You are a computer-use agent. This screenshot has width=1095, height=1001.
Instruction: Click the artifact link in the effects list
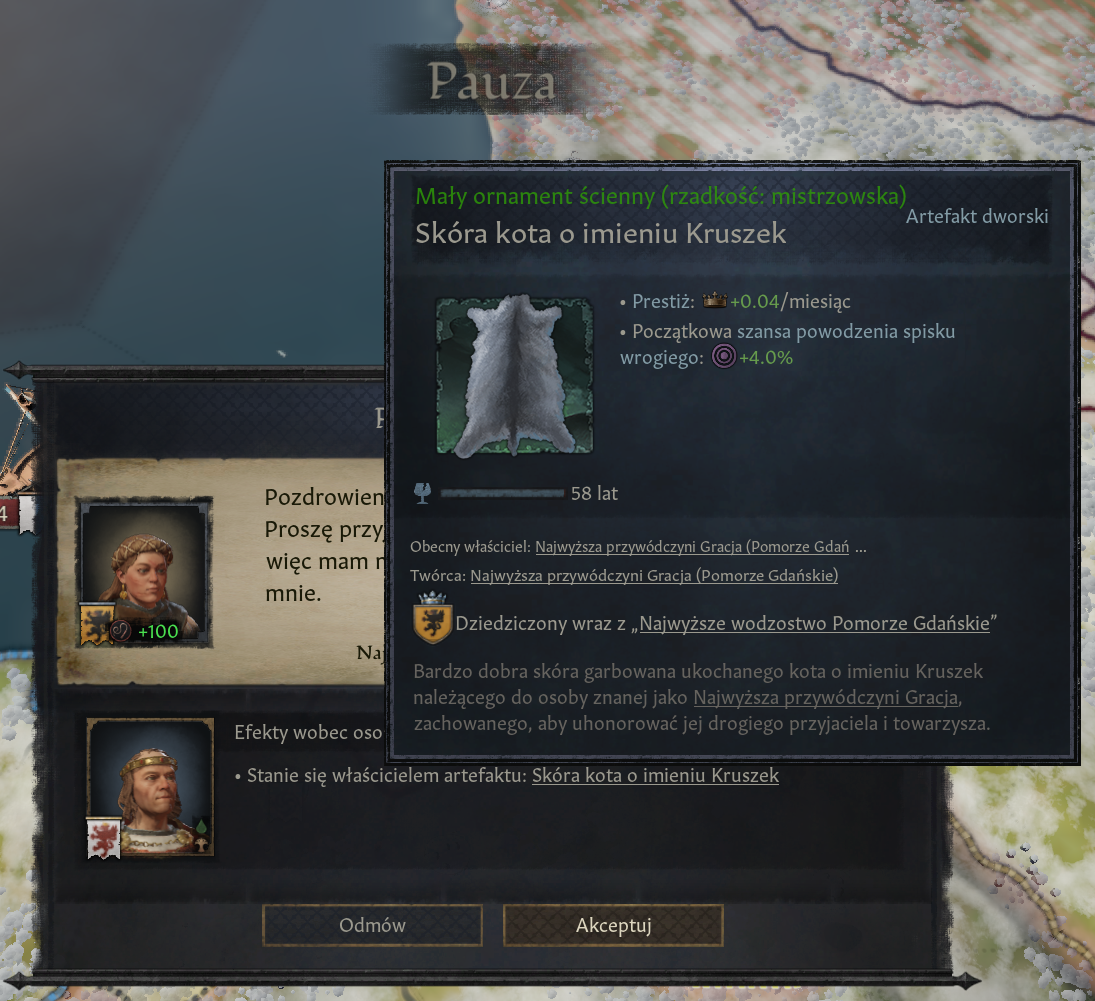tap(655, 775)
